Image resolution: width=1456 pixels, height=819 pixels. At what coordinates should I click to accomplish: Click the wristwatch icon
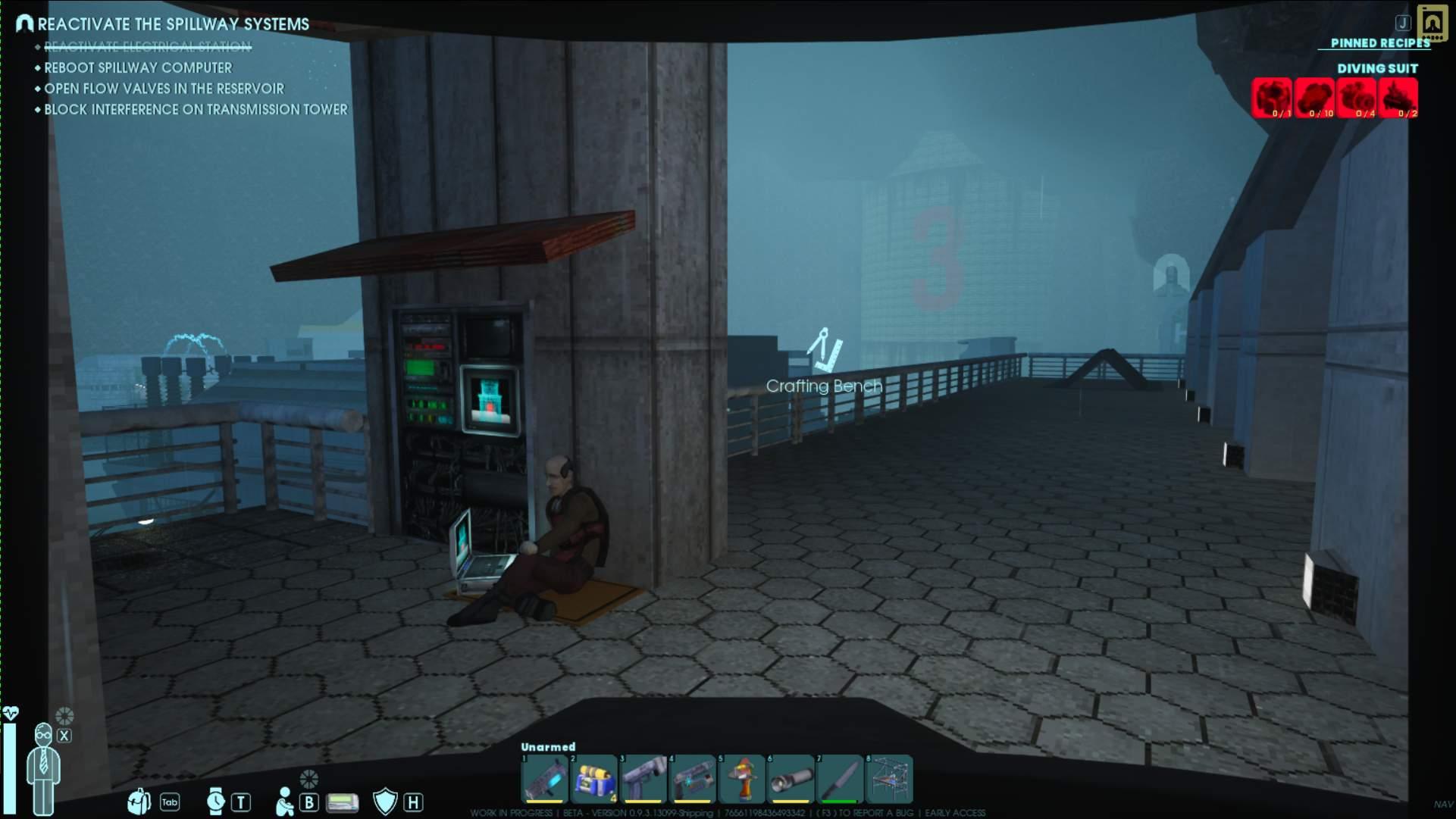pyautogui.click(x=216, y=801)
